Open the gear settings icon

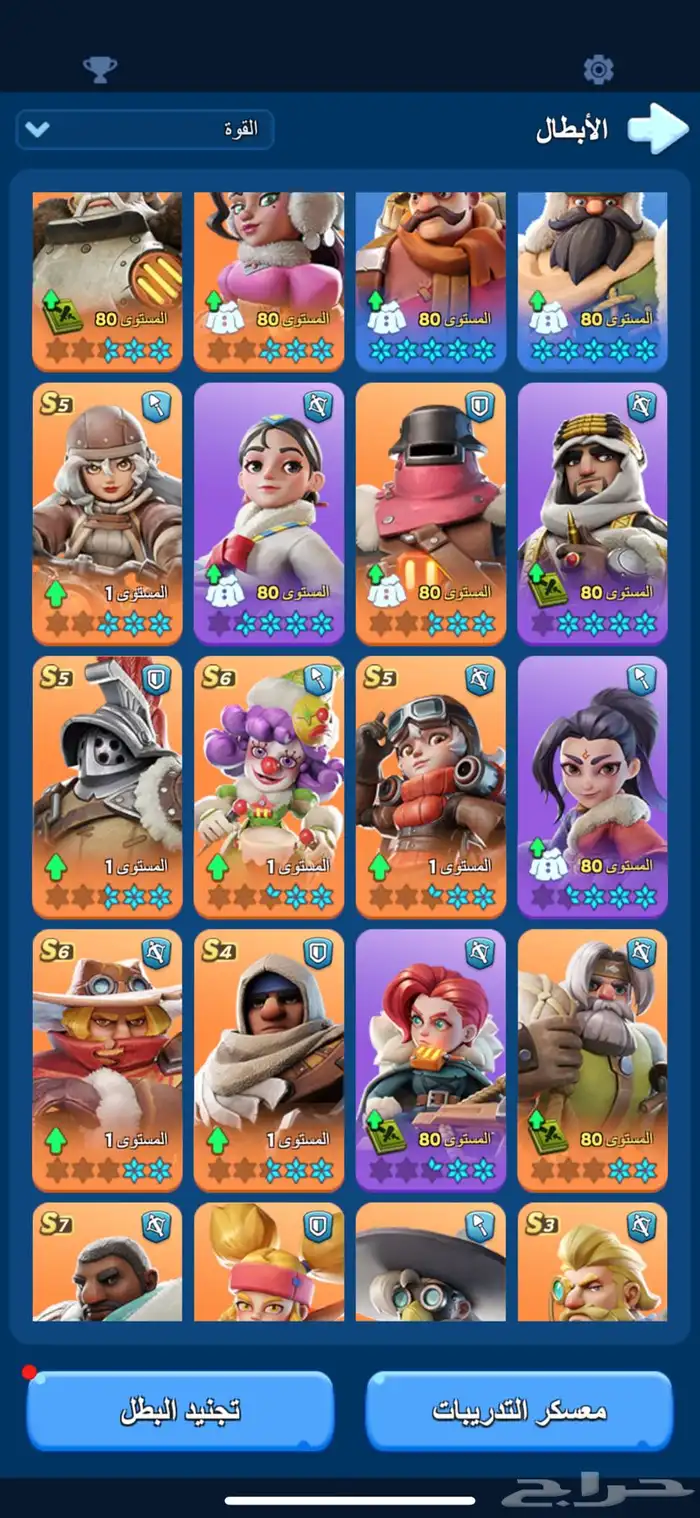[x=598, y=69]
